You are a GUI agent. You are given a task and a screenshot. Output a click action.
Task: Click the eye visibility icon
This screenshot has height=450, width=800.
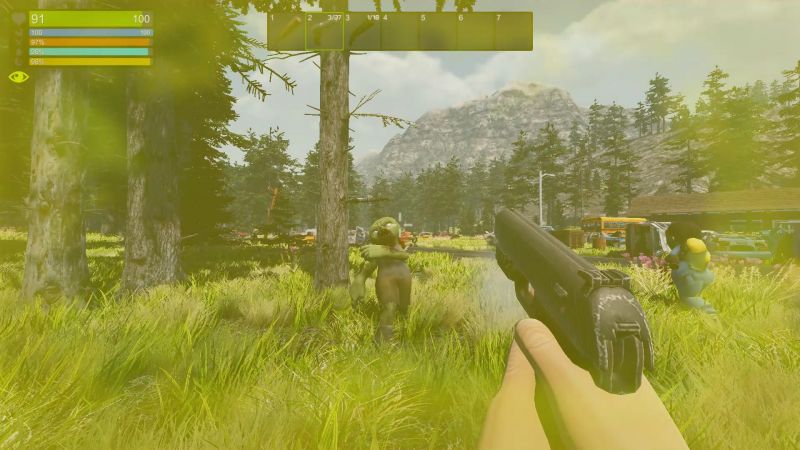pyautogui.click(x=18, y=76)
